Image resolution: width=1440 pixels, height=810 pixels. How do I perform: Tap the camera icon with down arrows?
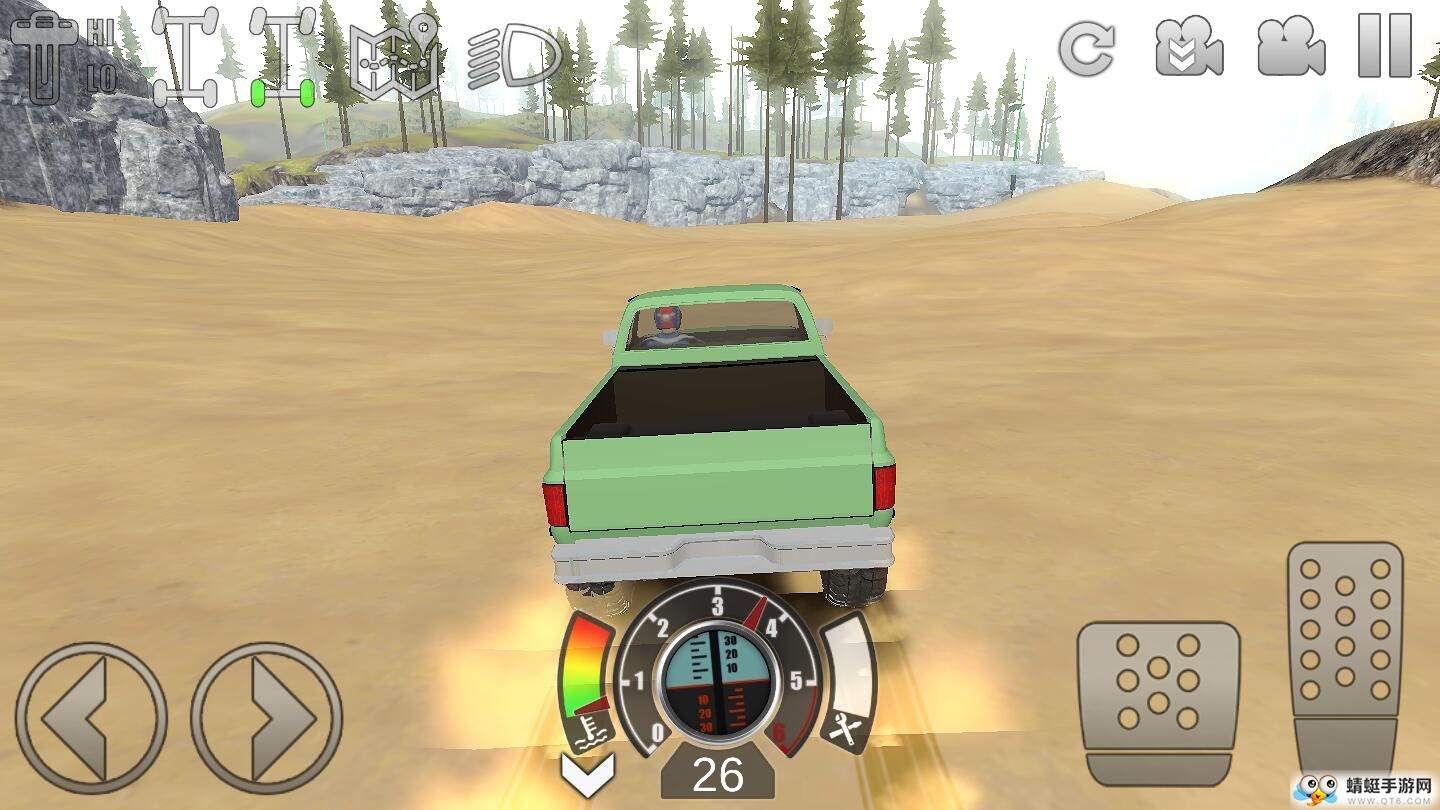tap(1189, 48)
